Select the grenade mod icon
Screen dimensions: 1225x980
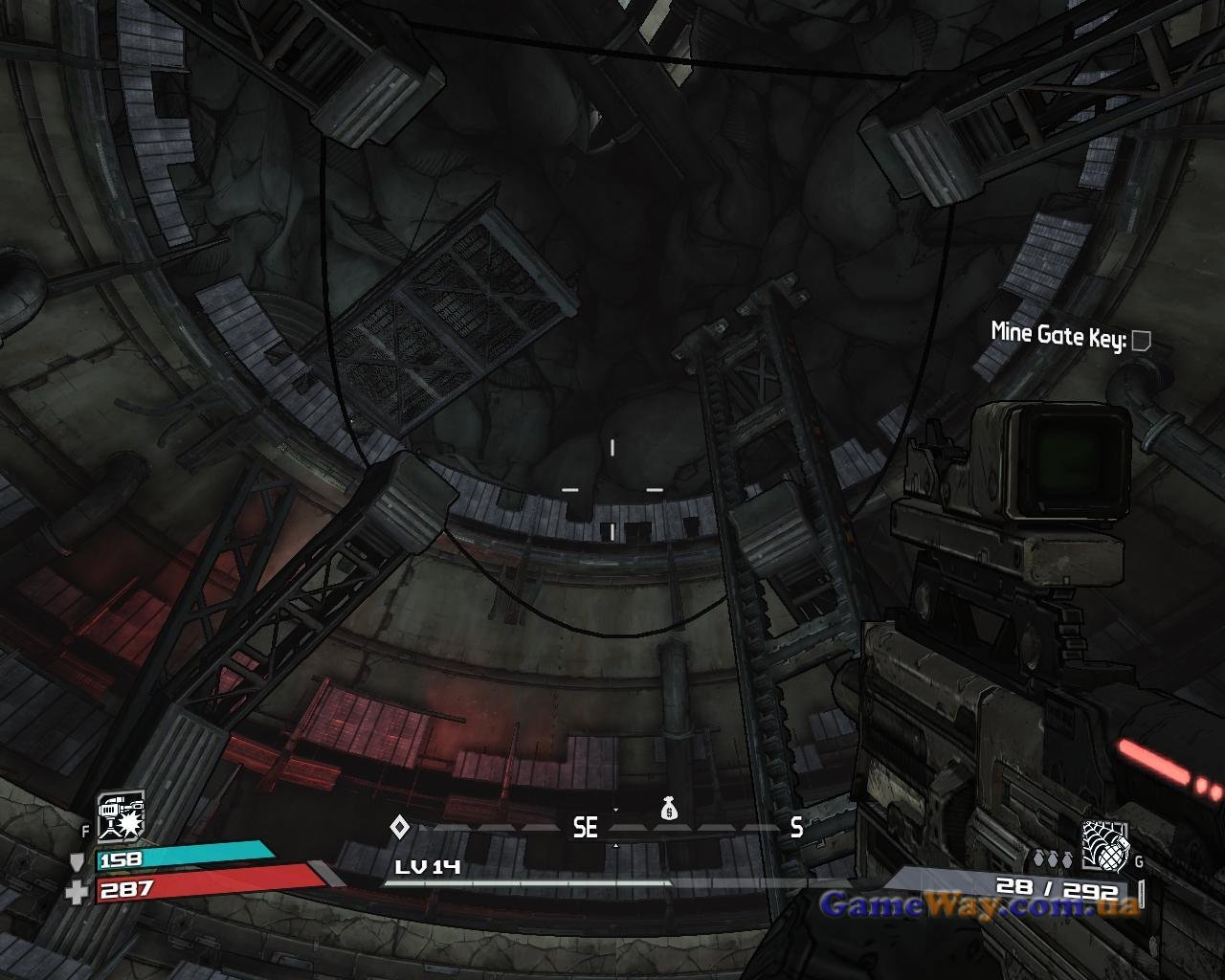click(x=1105, y=845)
